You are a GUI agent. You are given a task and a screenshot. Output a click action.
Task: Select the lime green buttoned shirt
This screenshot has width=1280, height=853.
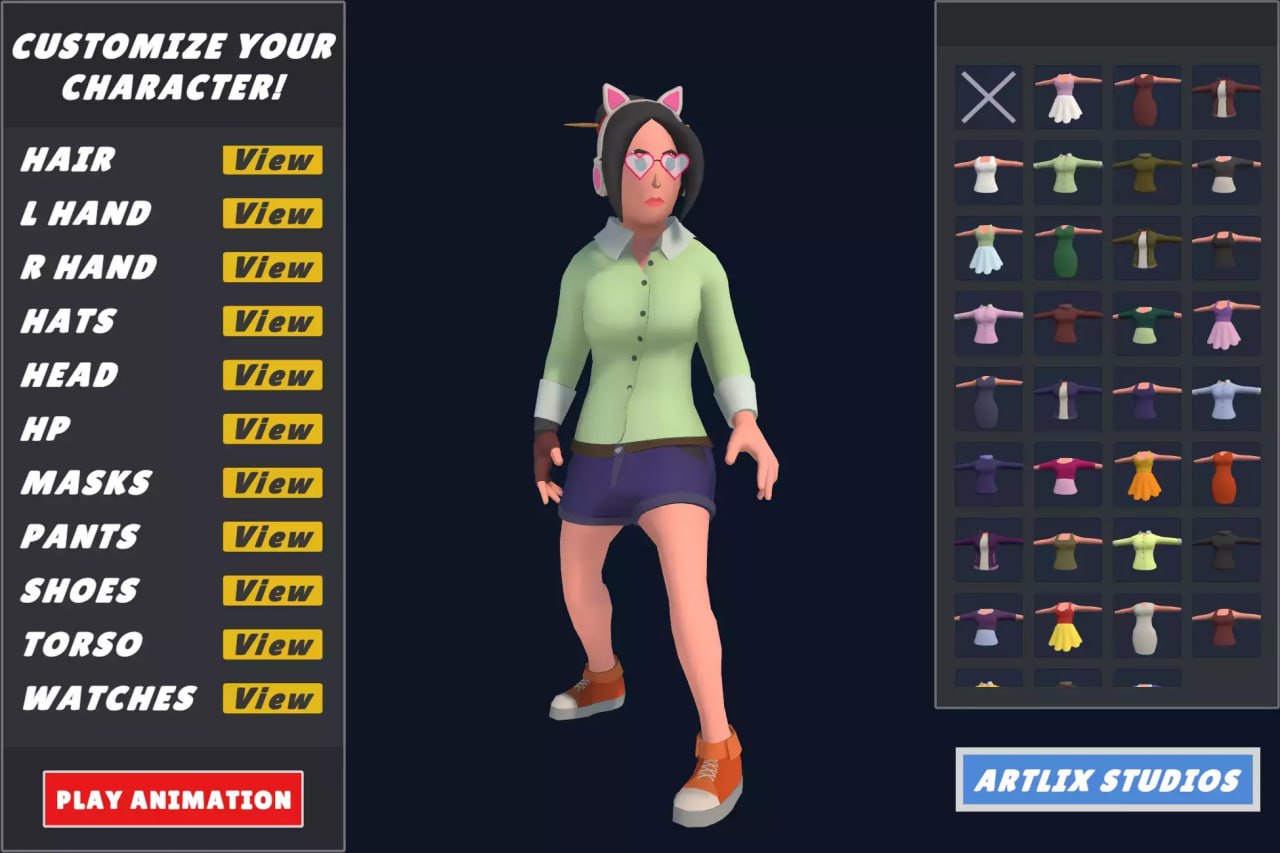[1147, 552]
